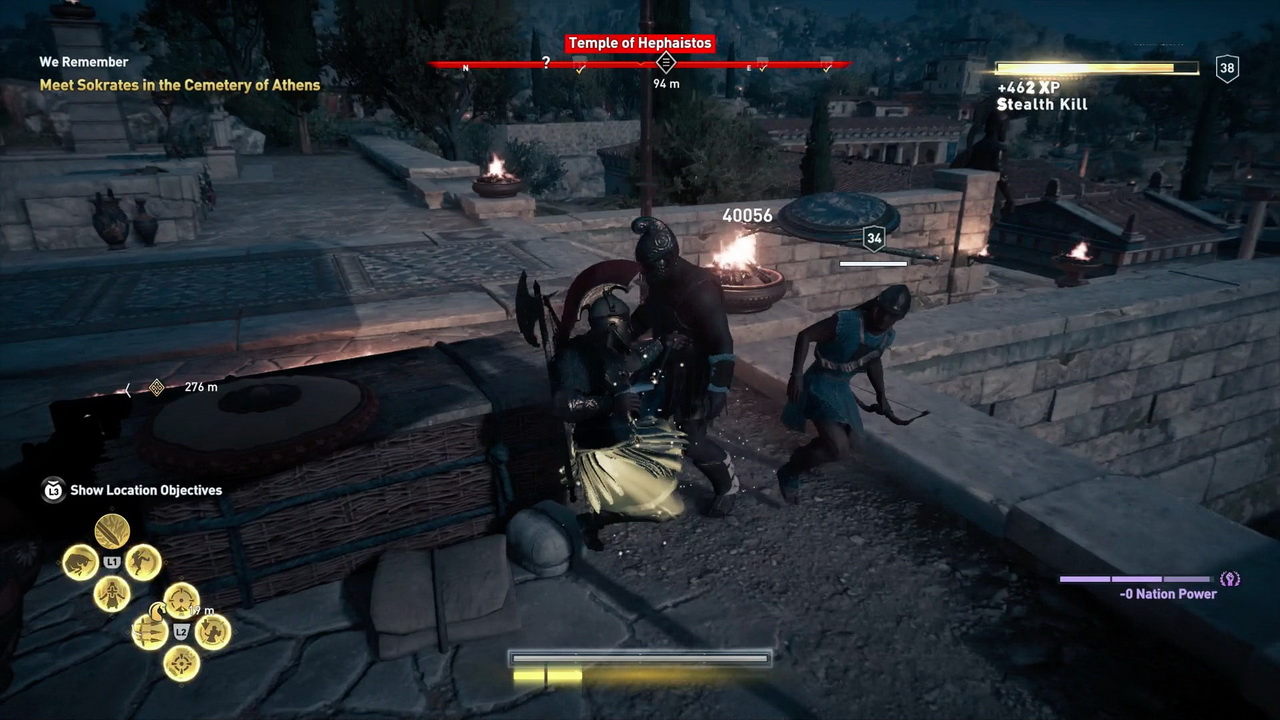Click the Temple of Hephaistos location label
The height and width of the screenshot is (720, 1280).
pyautogui.click(x=639, y=43)
